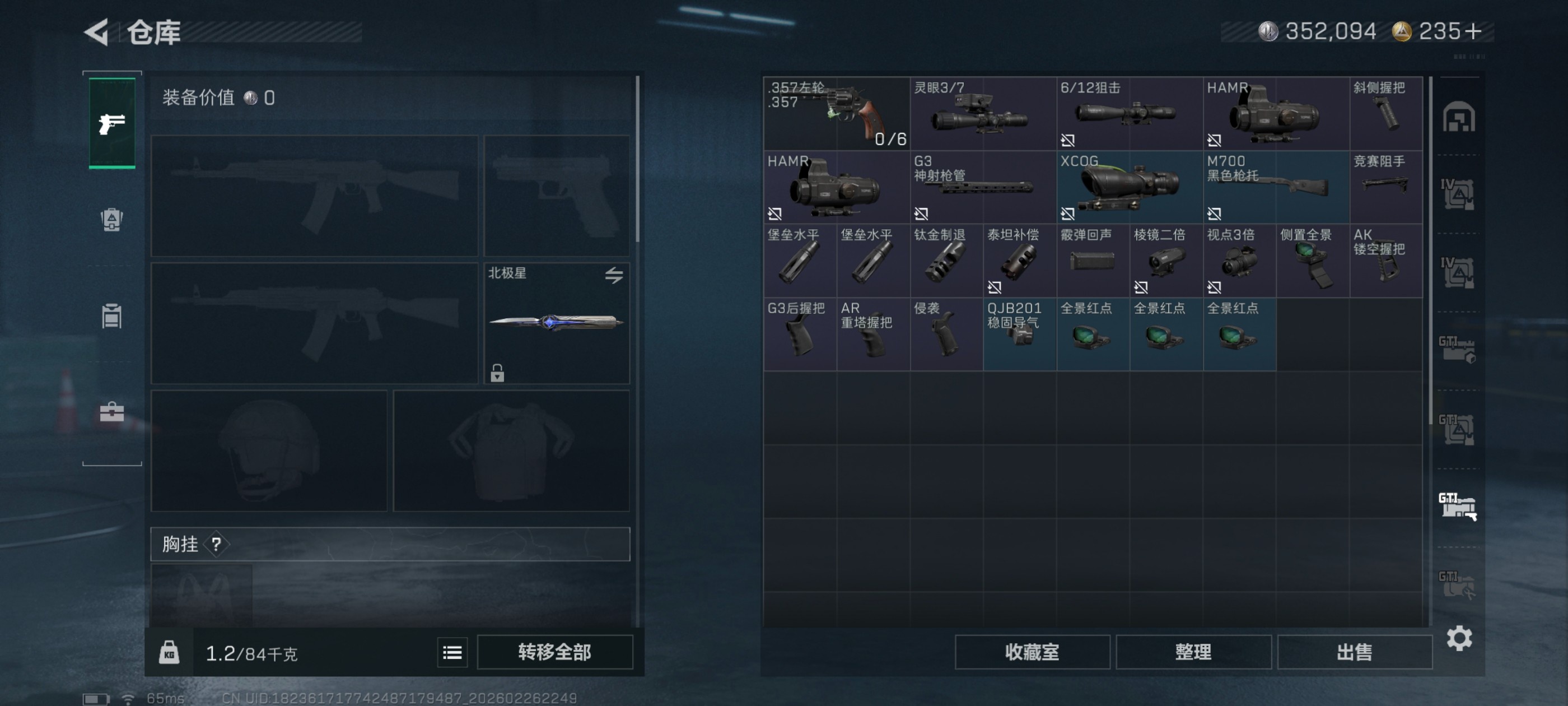Open the 收藏室 collection room
Screen dimensions: 1568x706
point(1032,652)
